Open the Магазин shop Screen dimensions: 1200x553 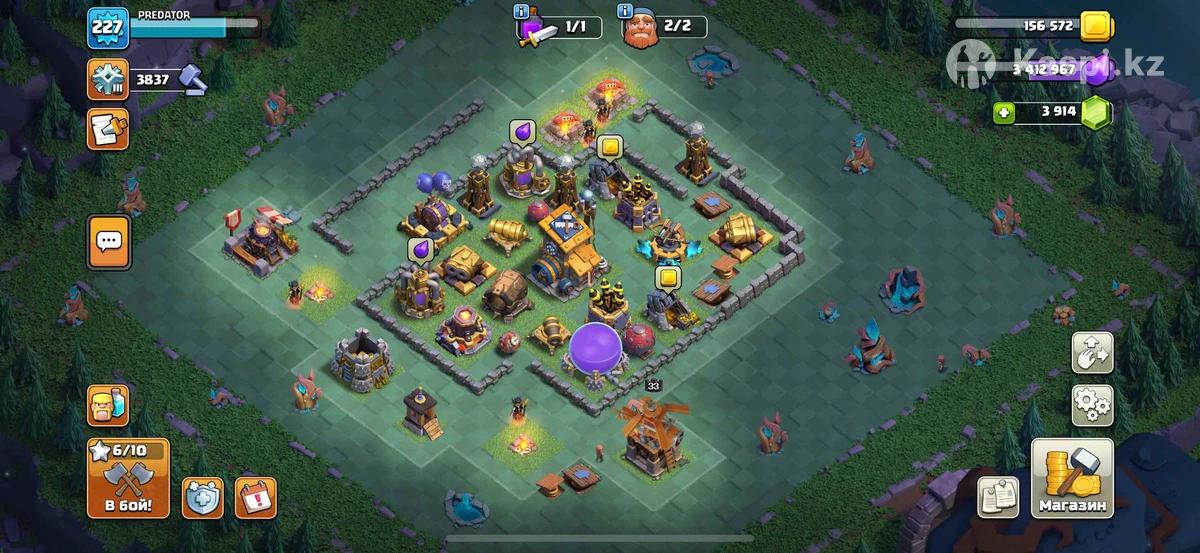pyautogui.click(x=1072, y=479)
